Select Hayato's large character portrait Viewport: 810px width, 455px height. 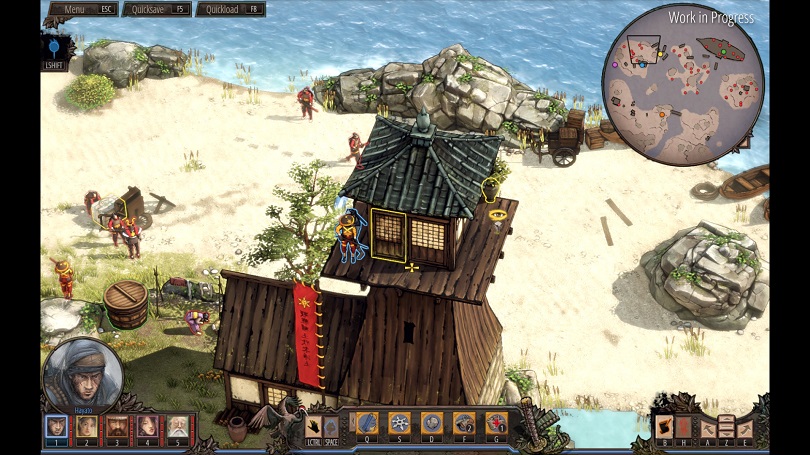click(x=82, y=376)
